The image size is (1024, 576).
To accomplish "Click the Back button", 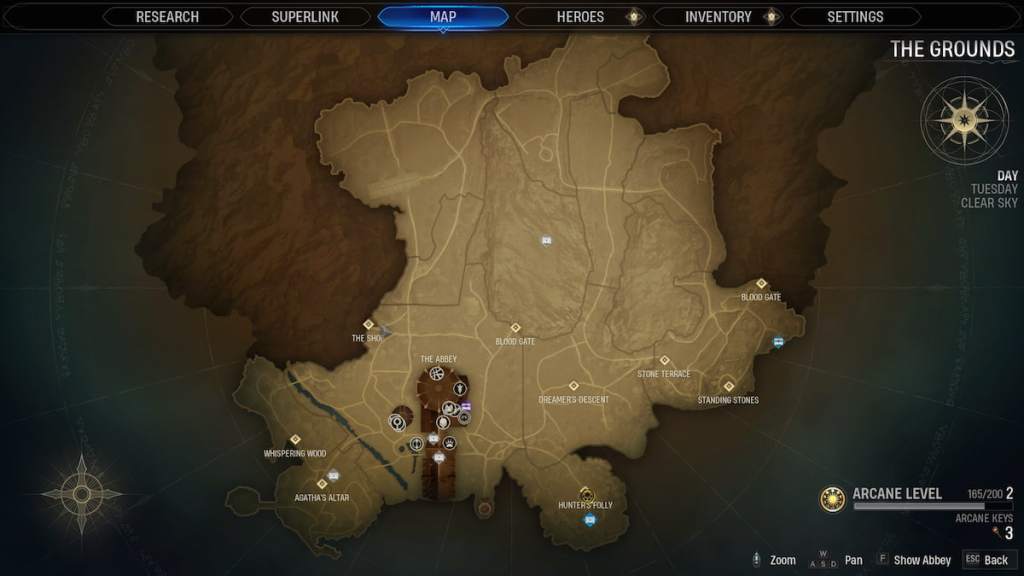I will [x=987, y=560].
